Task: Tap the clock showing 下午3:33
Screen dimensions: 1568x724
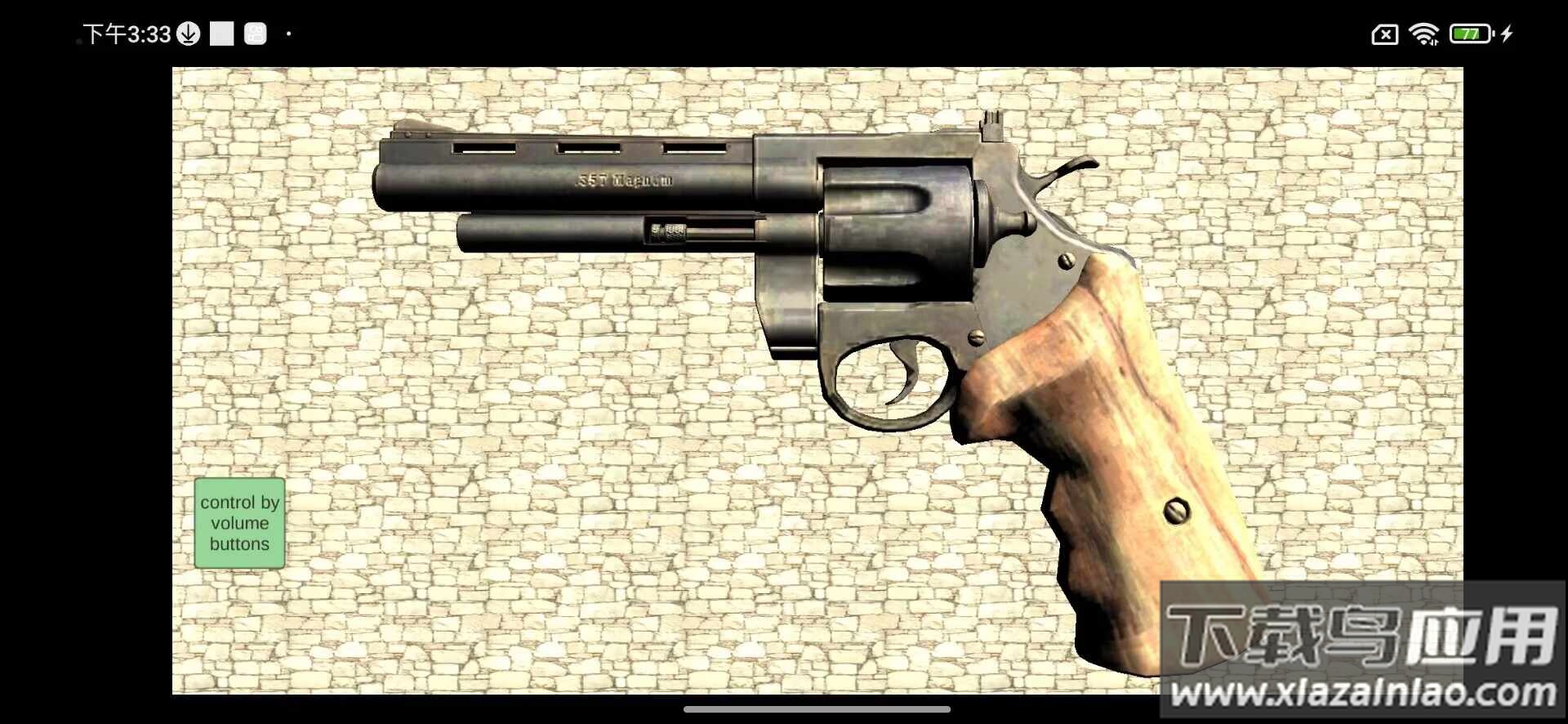Action: (127, 34)
